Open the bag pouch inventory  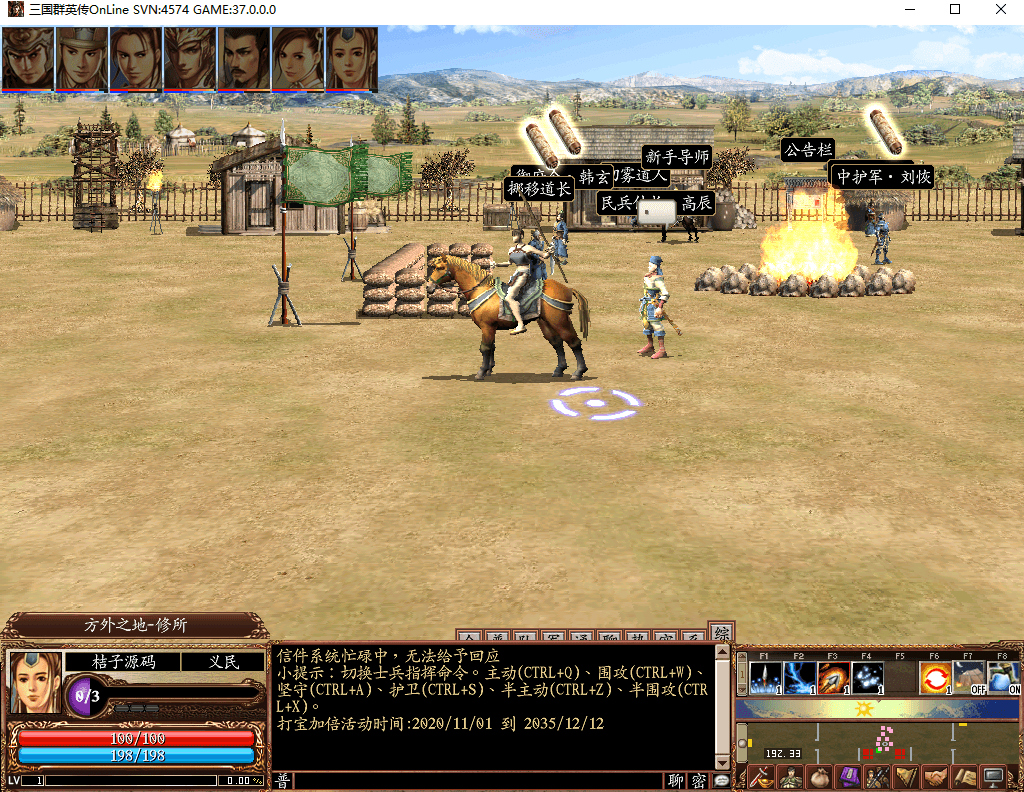coord(820,777)
